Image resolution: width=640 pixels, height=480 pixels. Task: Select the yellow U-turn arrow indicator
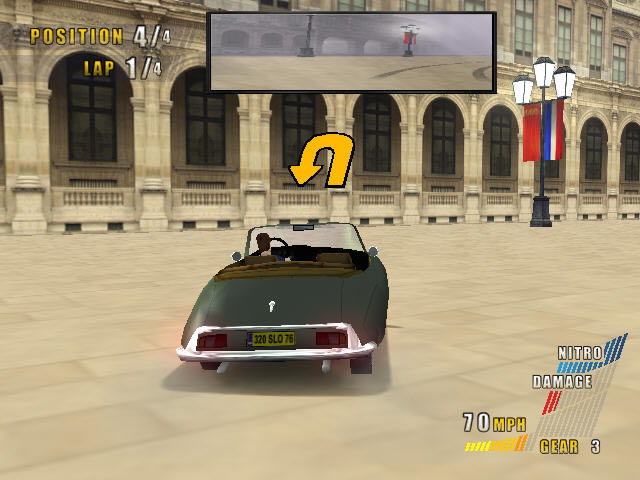tap(322, 160)
